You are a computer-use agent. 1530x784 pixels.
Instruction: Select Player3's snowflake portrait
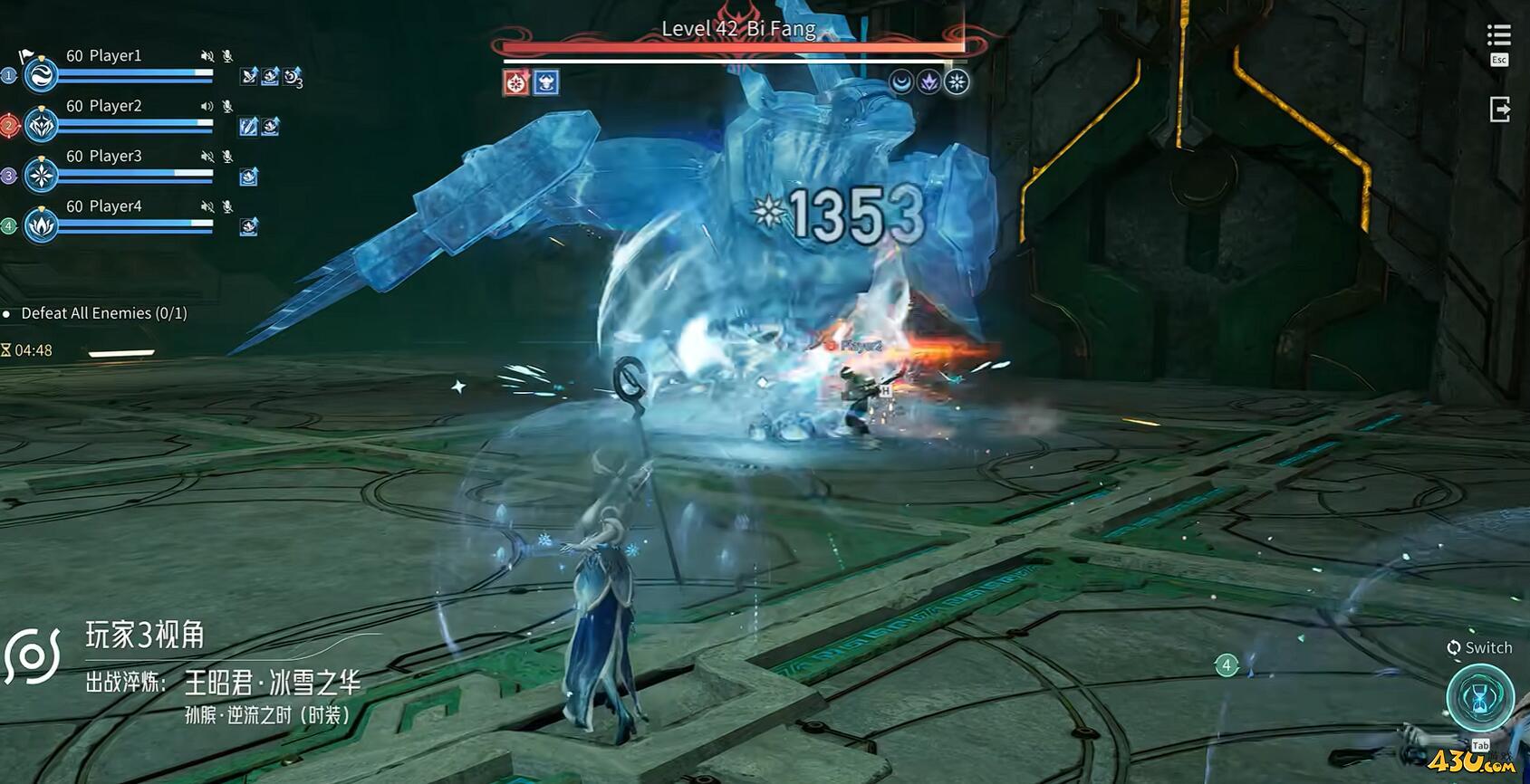41,176
